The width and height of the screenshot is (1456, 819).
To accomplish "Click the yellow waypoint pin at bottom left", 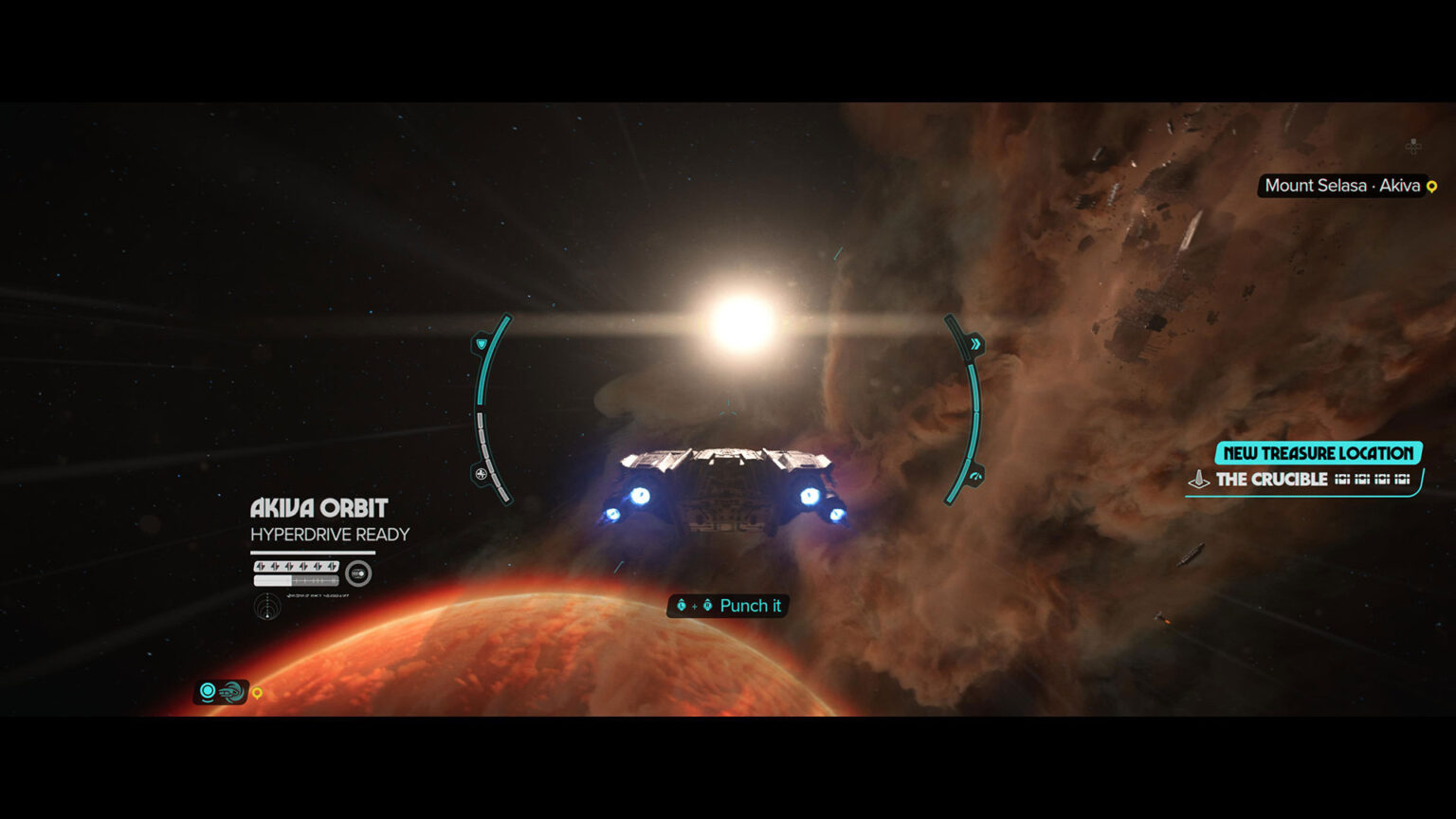I will [x=257, y=693].
